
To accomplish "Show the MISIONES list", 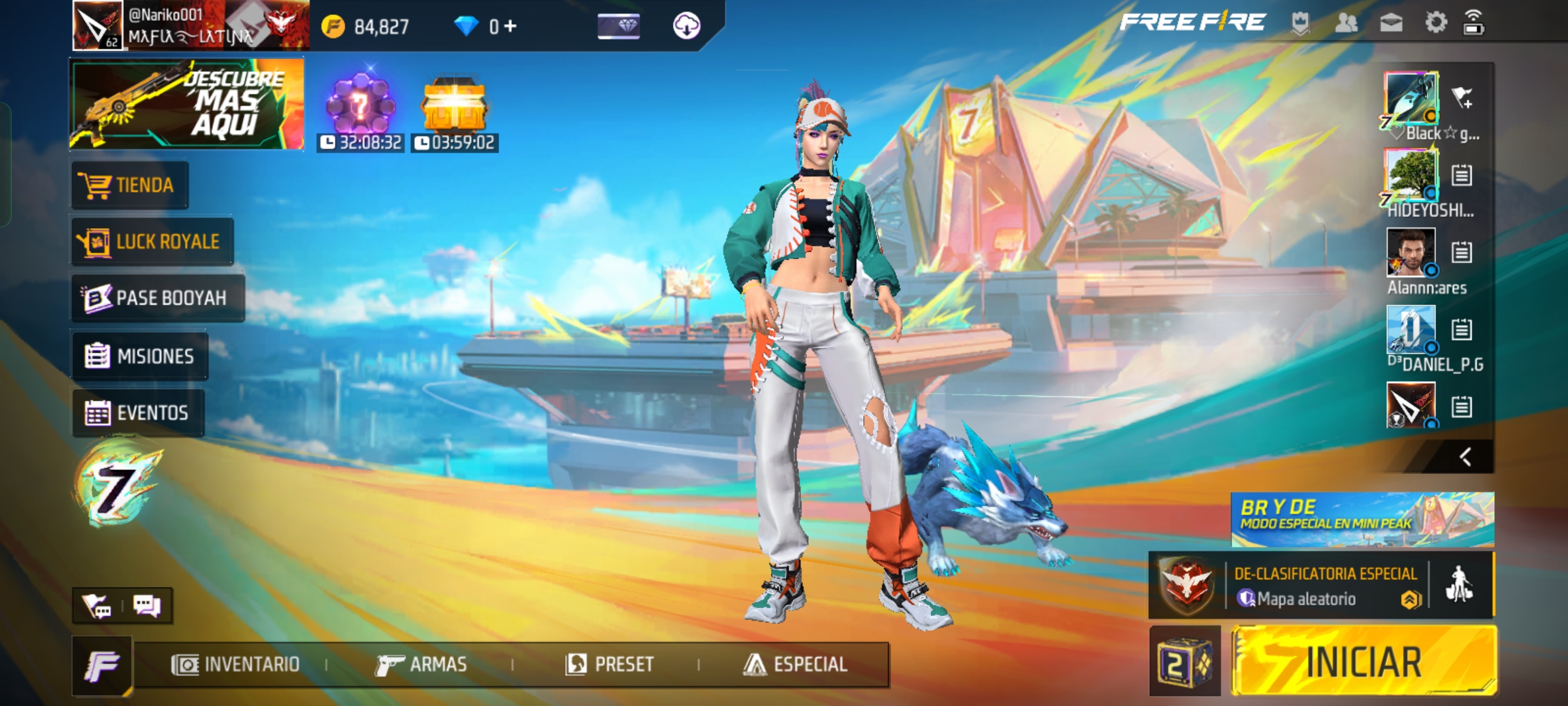I will [140, 356].
